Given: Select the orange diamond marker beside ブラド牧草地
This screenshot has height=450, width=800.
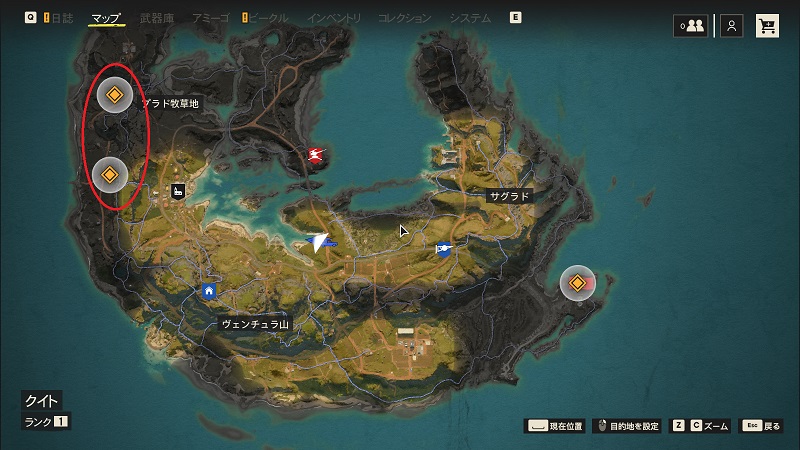Looking at the screenshot, I should (x=114, y=96).
